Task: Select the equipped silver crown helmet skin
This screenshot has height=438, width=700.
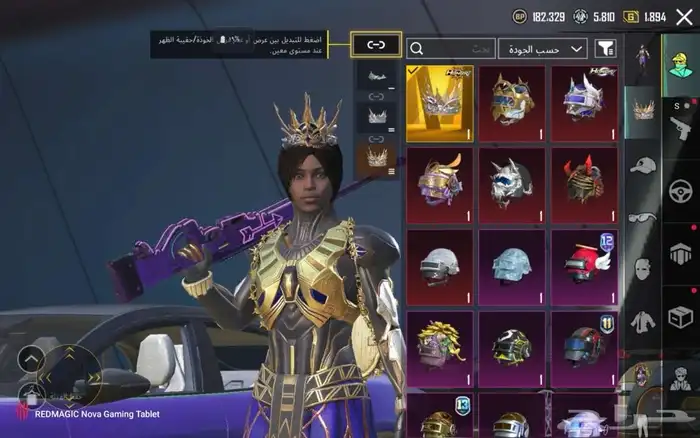Action: (440, 103)
